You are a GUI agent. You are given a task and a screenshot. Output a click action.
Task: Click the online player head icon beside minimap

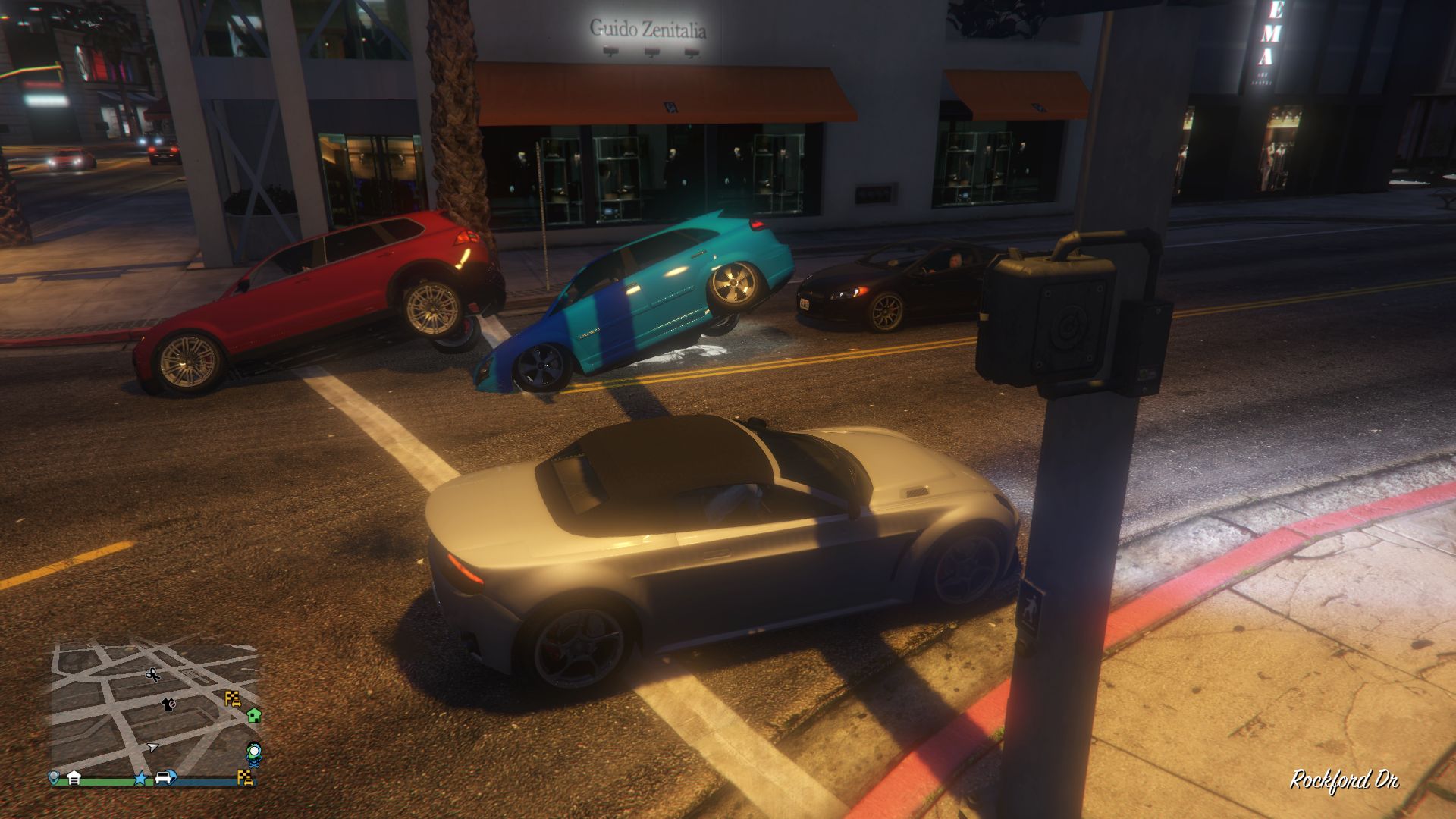(253, 753)
